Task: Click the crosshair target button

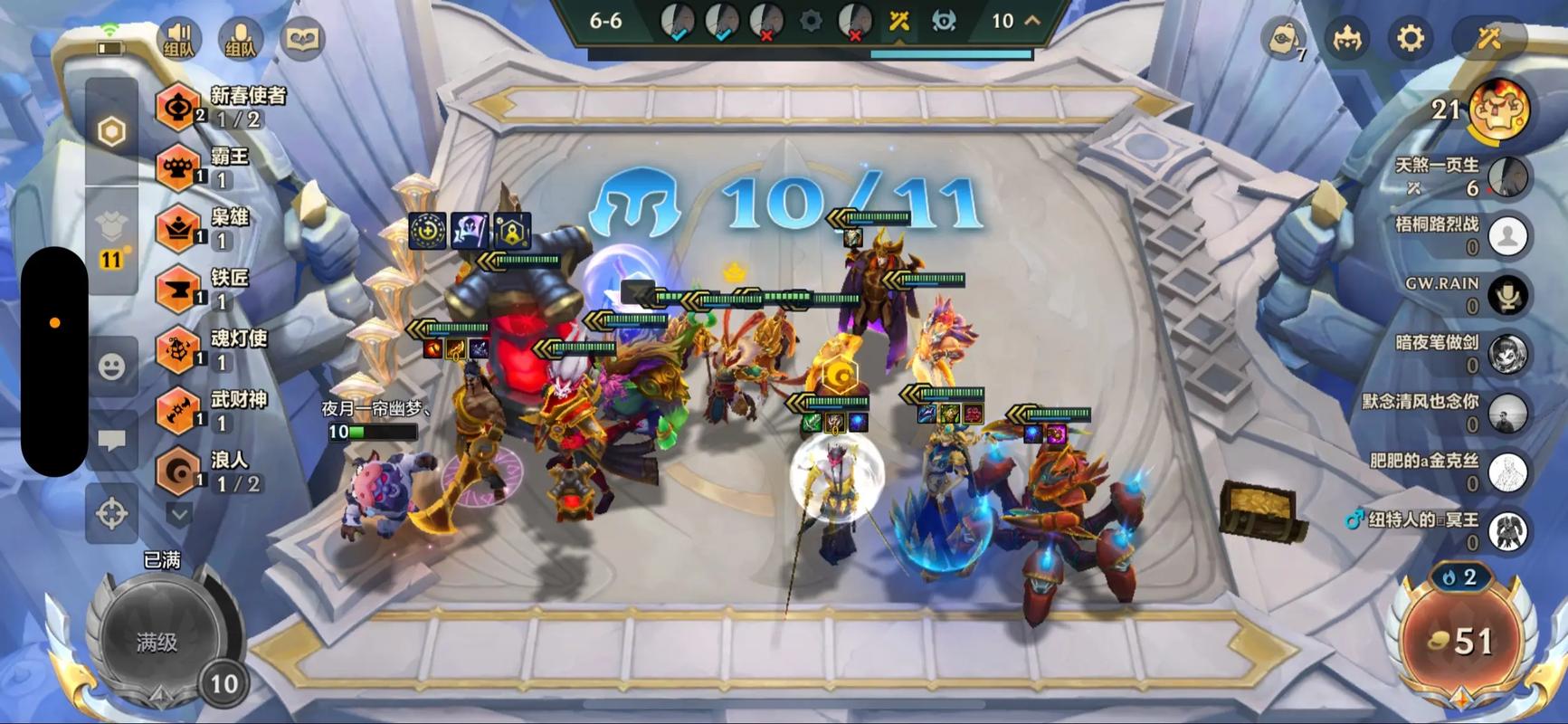Action: [x=111, y=513]
